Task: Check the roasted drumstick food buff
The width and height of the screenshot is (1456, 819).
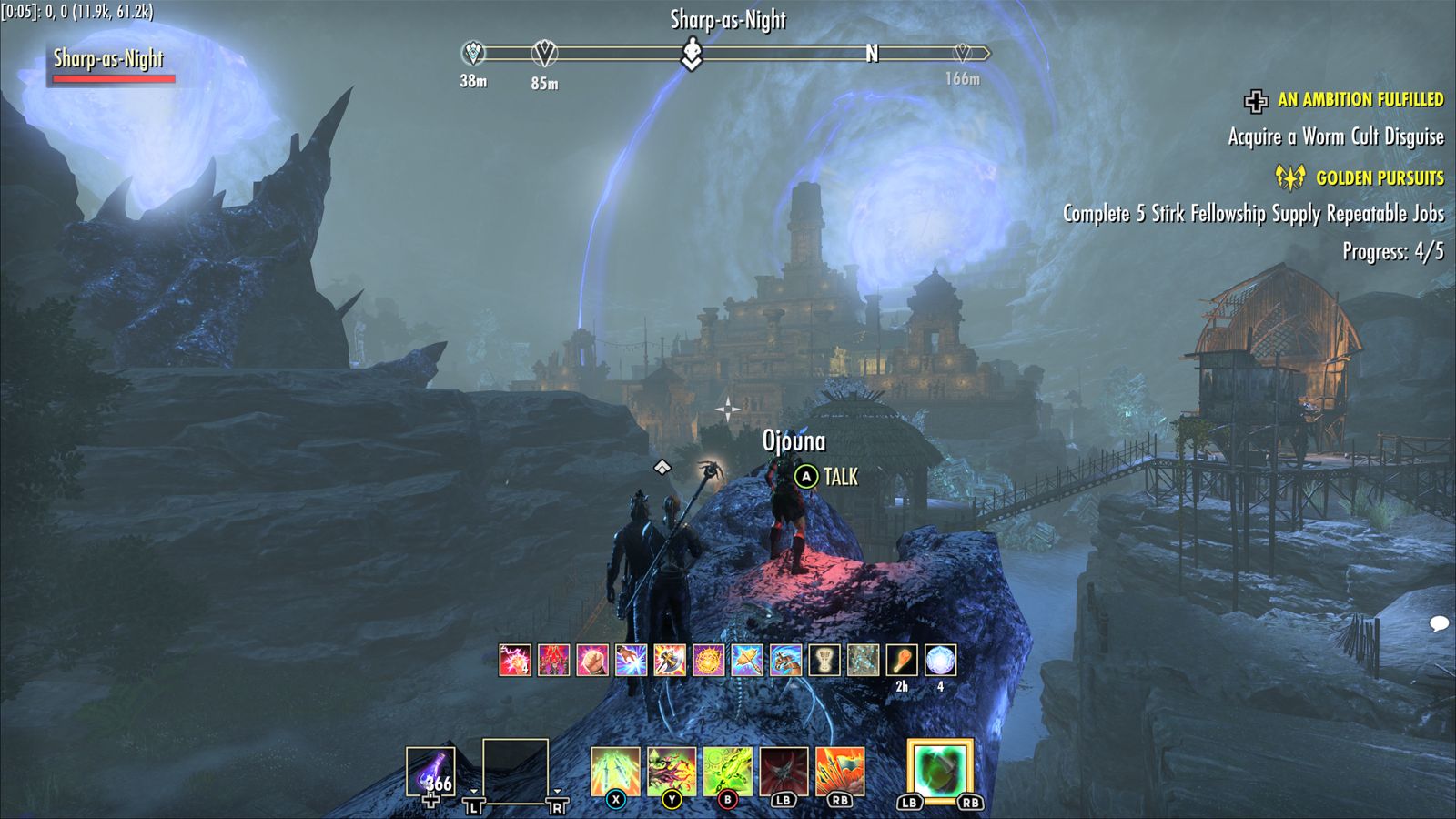Action: point(902,661)
